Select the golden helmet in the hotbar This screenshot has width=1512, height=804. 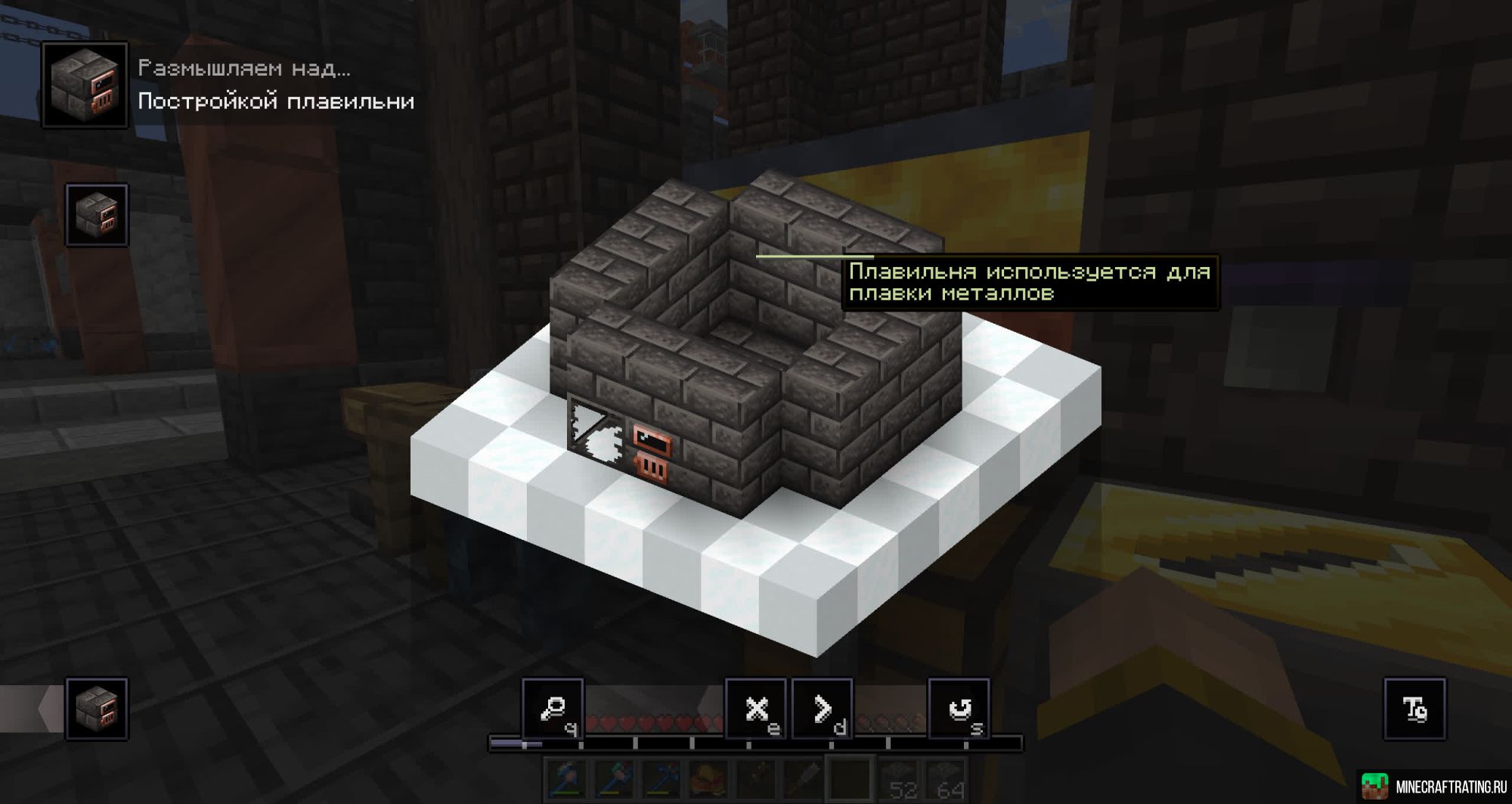707,778
